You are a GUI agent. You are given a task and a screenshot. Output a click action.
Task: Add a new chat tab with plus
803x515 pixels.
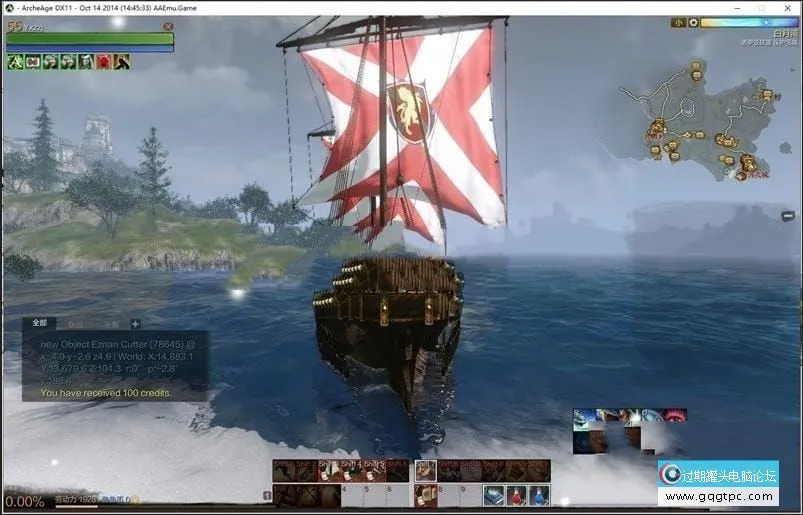tap(135, 324)
